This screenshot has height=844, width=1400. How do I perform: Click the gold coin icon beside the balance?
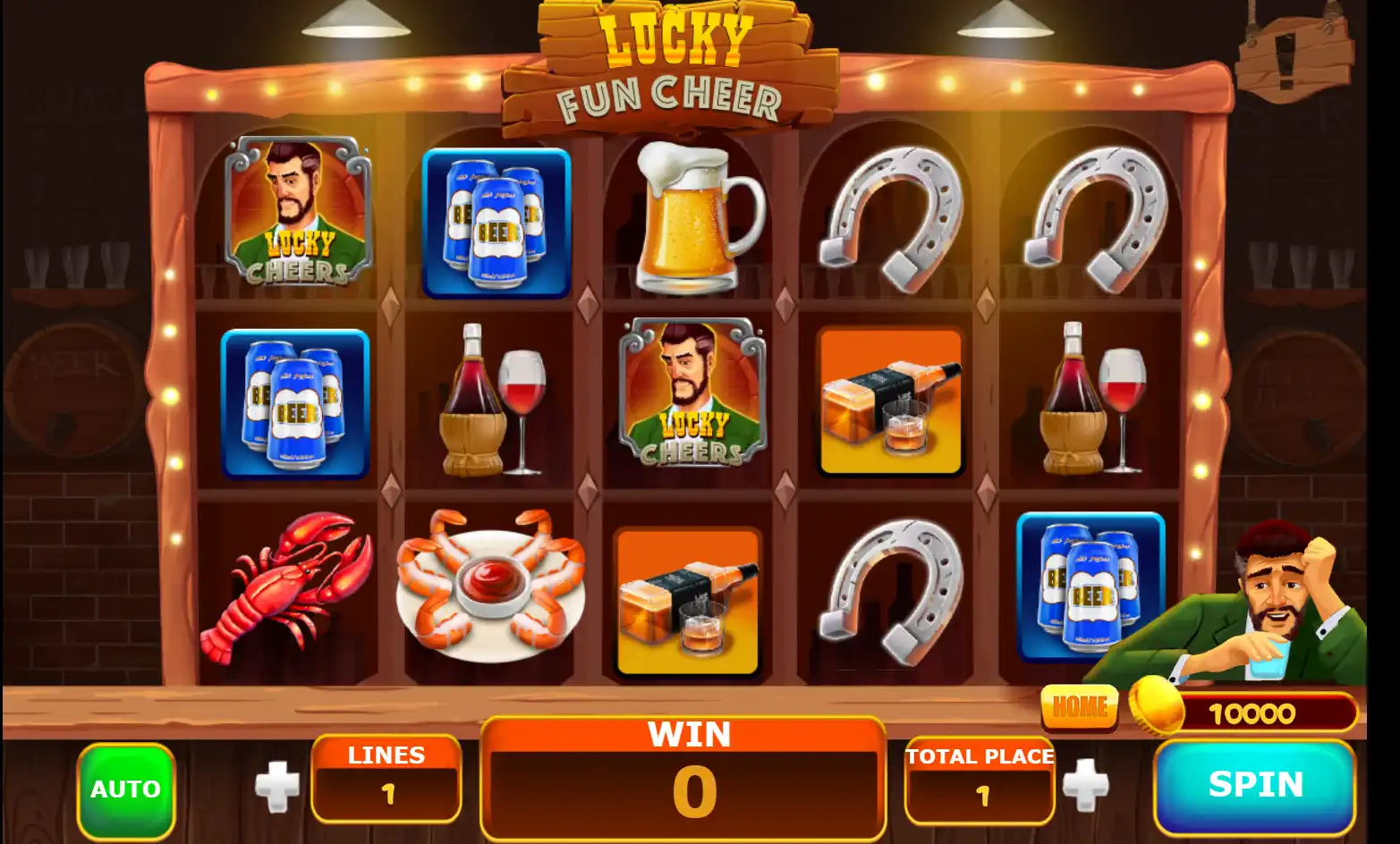pos(1158,706)
